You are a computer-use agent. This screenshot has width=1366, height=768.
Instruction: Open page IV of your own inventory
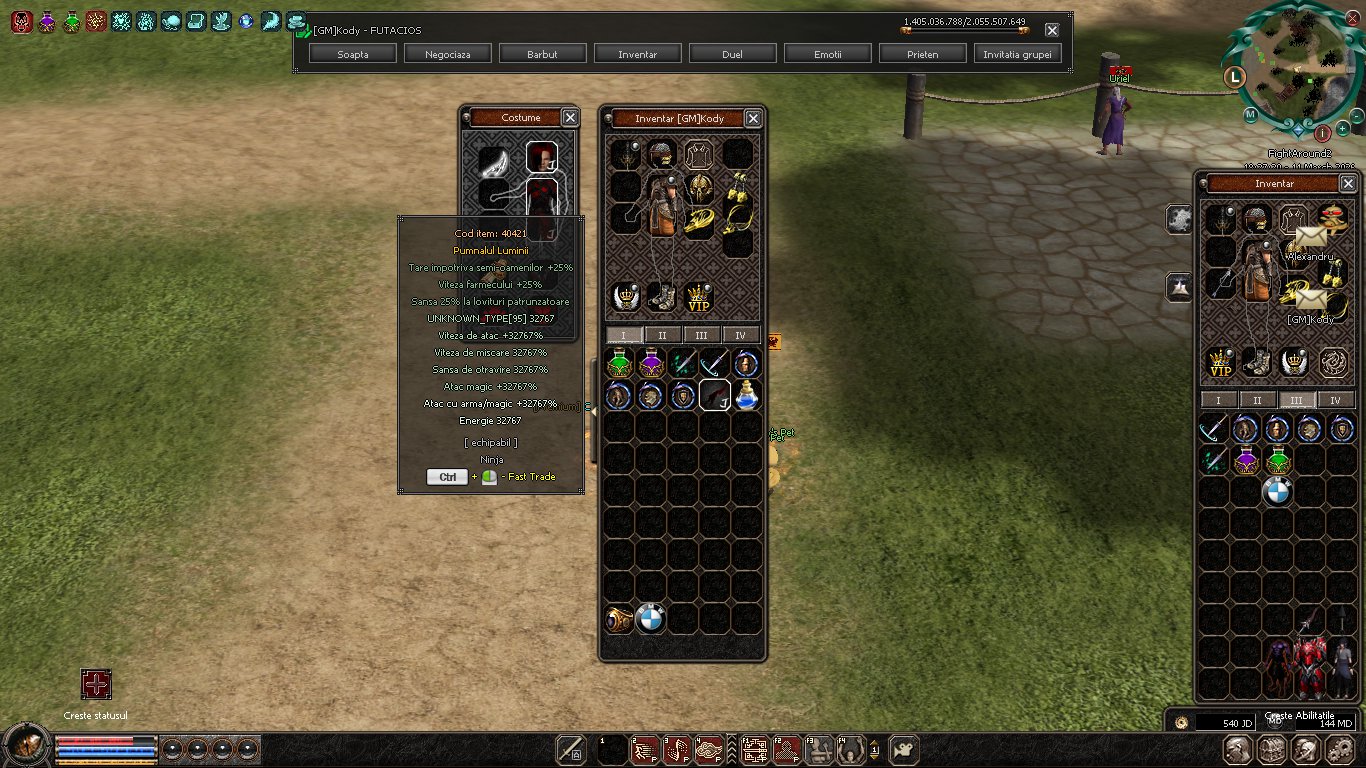pyautogui.click(x=1336, y=400)
